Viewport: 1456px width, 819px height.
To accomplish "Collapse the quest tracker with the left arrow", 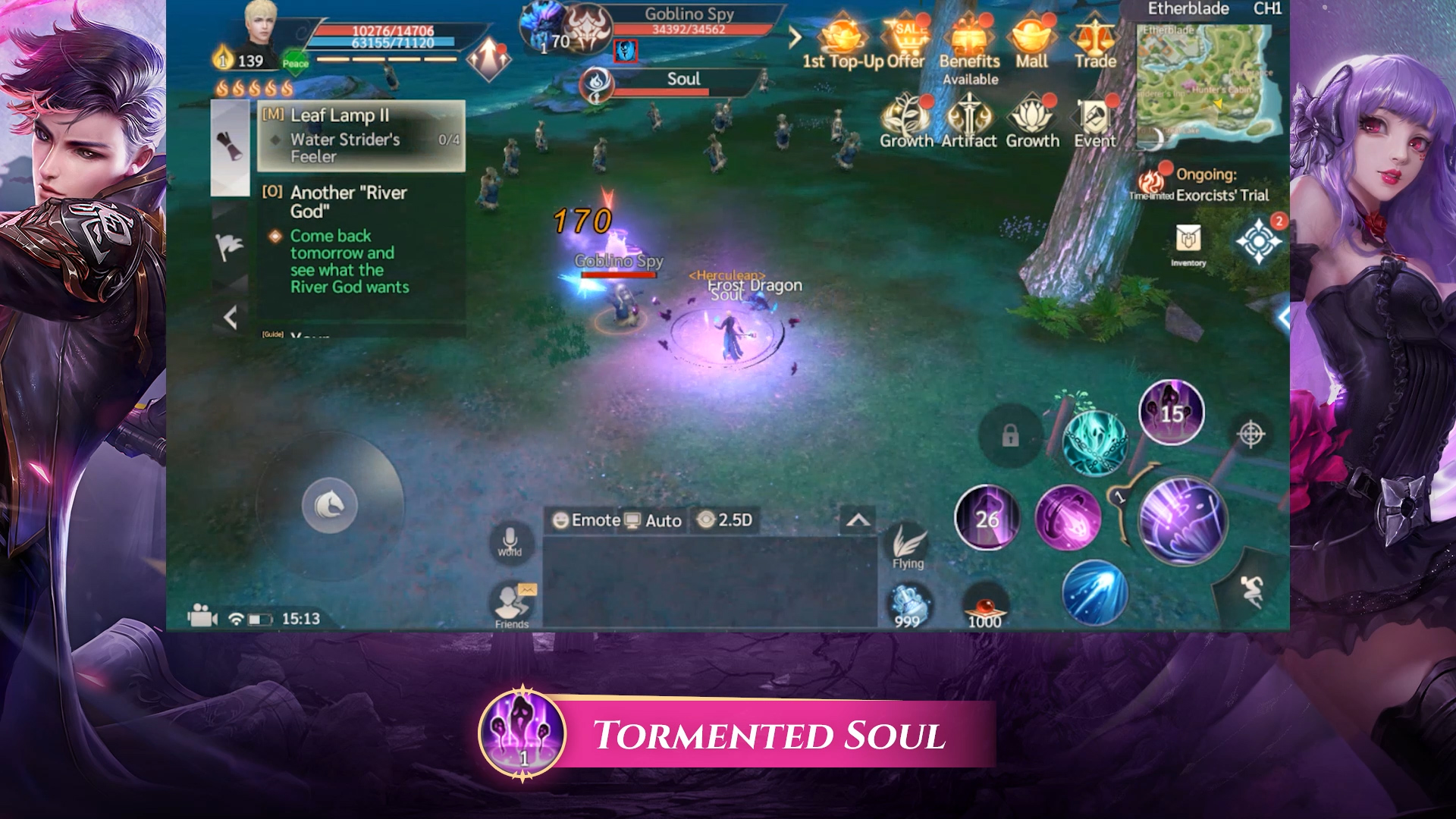I will 231,317.
